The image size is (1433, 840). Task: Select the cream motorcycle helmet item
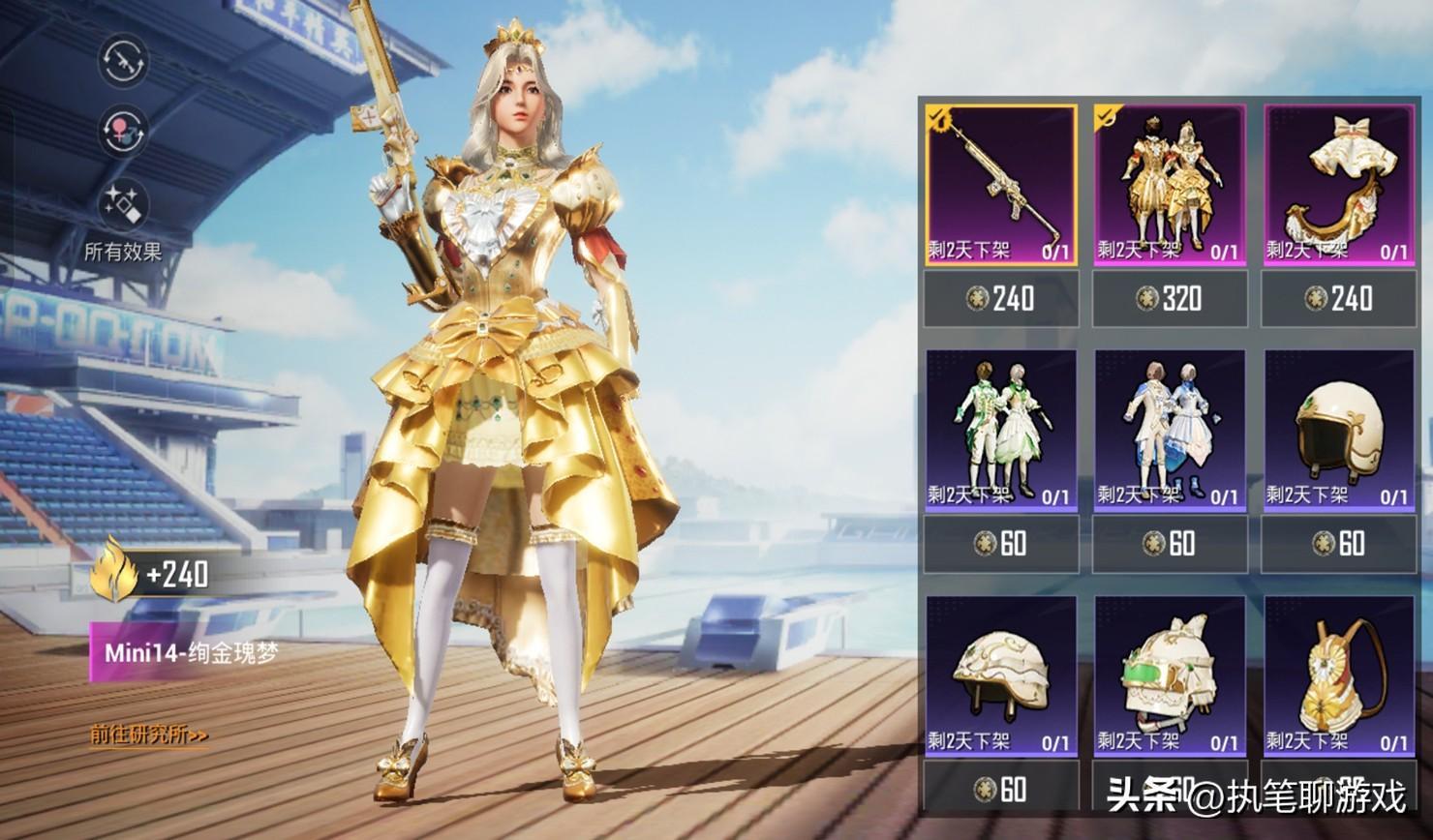point(1338,430)
